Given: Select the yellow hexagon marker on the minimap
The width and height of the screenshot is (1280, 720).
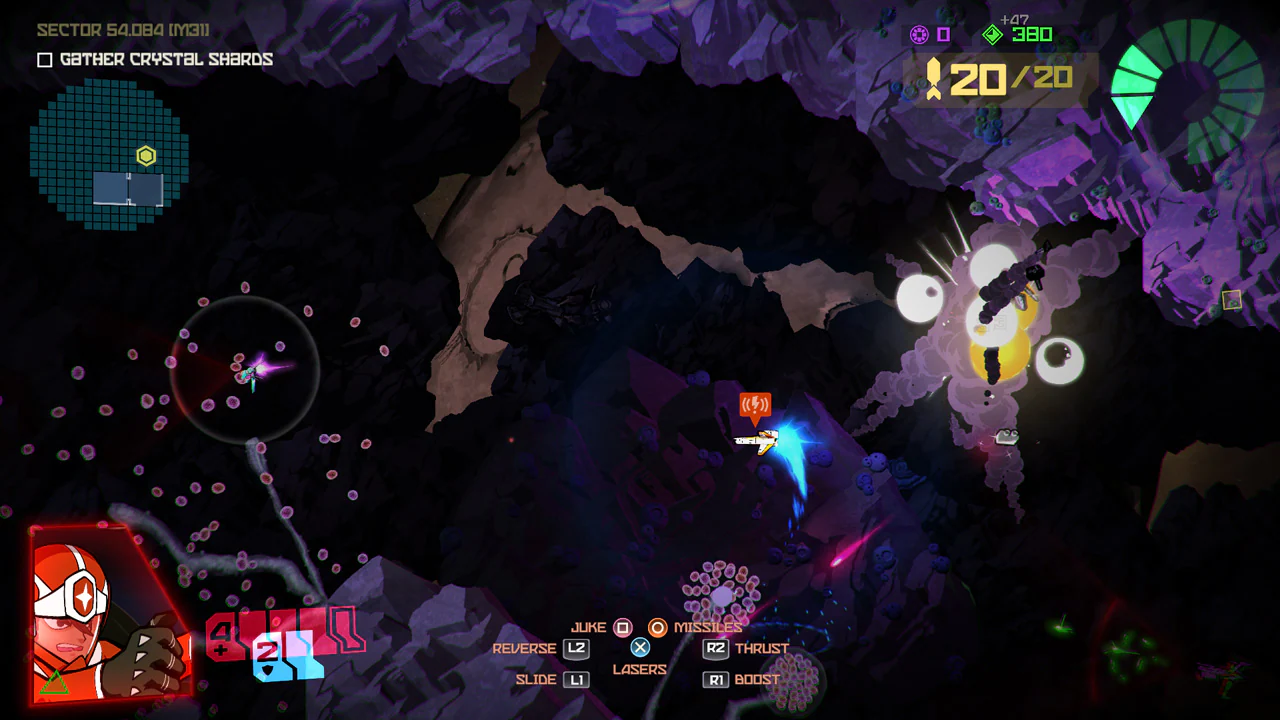Looking at the screenshot, I should point(145,156).
